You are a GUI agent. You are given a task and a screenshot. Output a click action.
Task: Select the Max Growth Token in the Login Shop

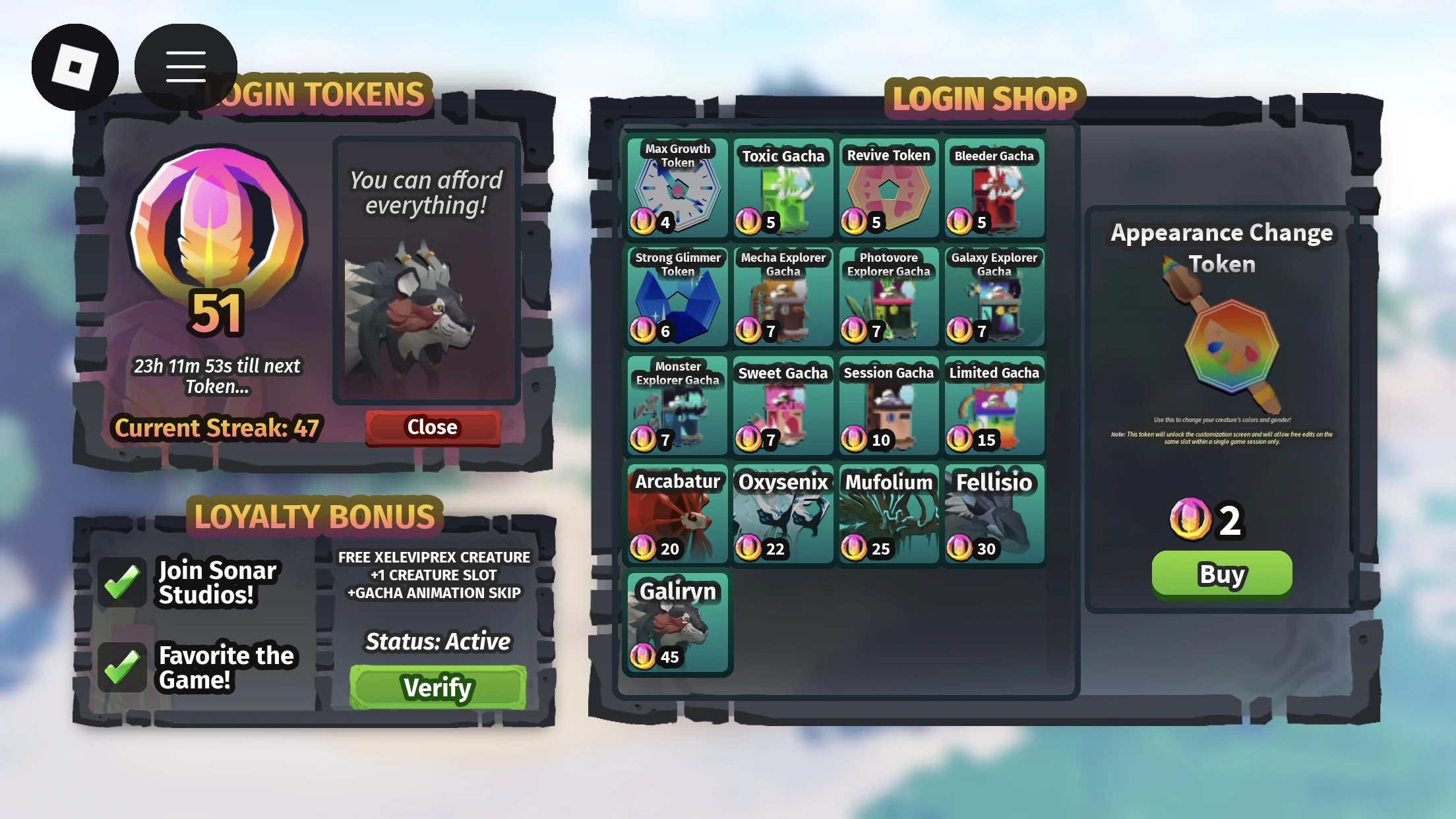click(677, 189)
